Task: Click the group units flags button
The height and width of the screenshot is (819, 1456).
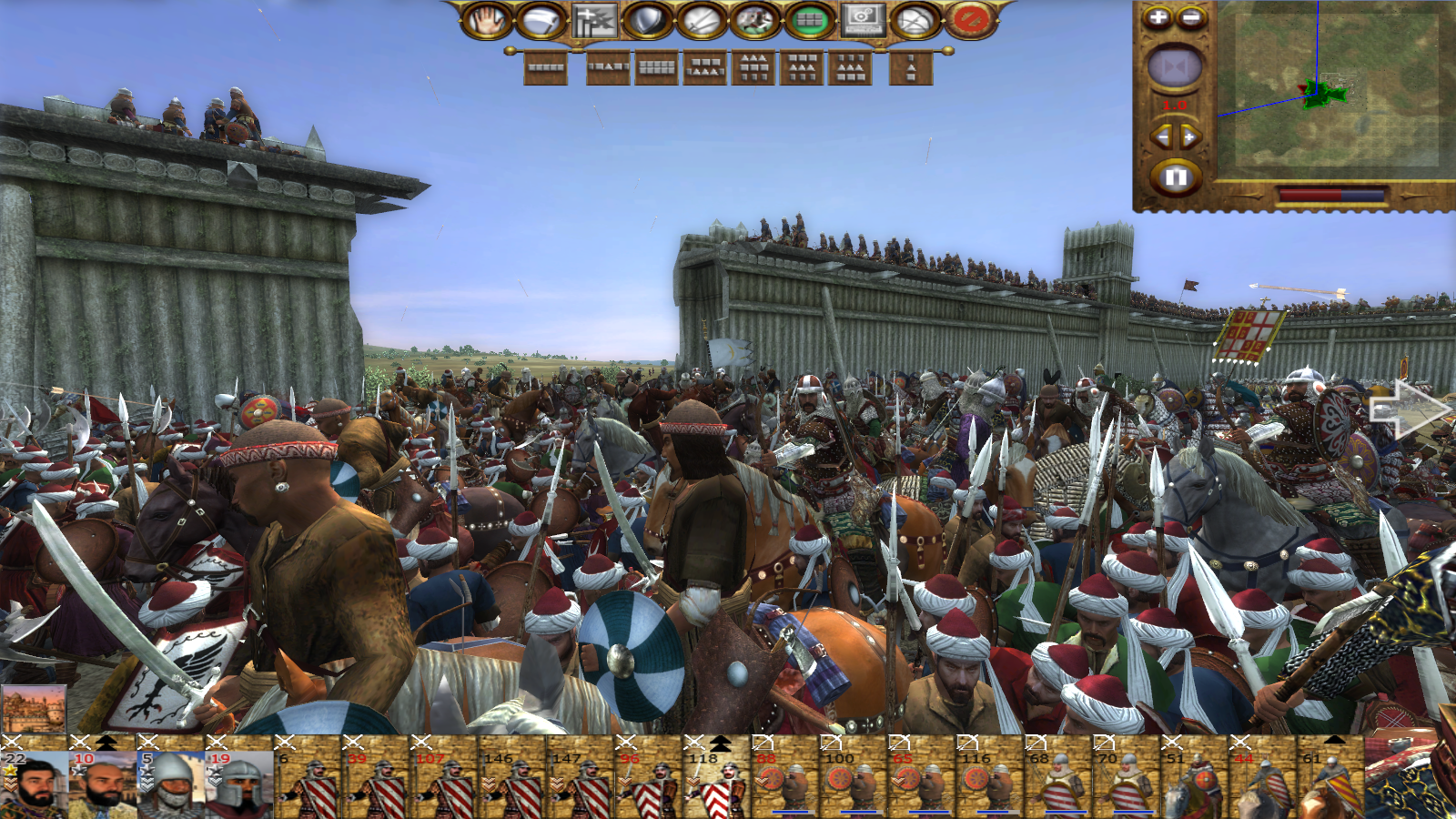Action: [x=594, y=20]
